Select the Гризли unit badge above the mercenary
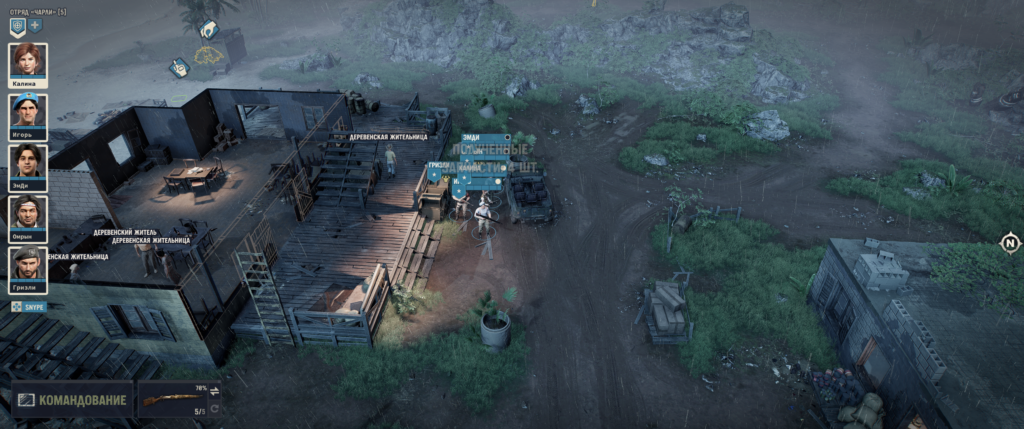 tap(437, 165)
